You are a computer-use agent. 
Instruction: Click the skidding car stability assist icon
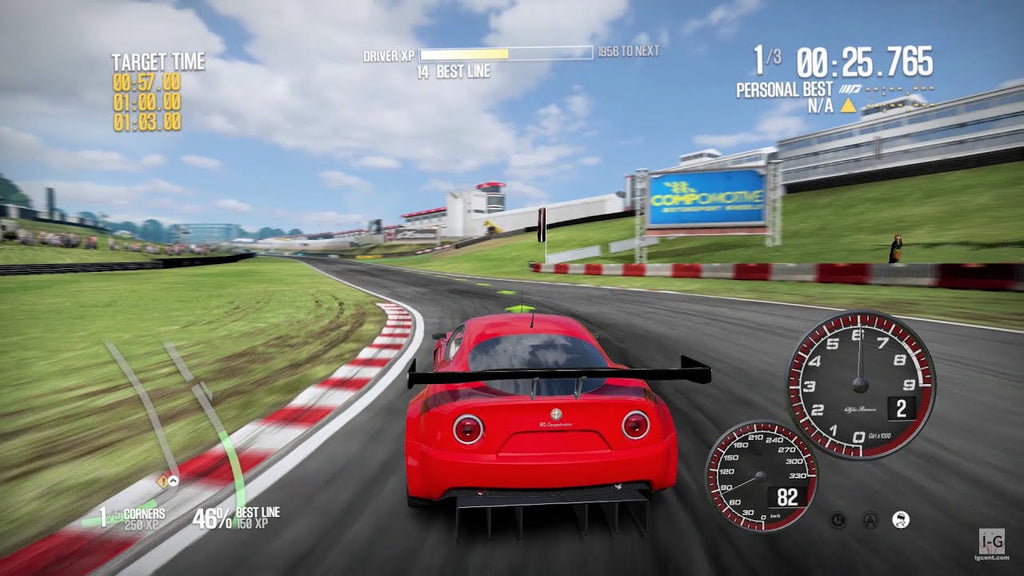point(901,520)
